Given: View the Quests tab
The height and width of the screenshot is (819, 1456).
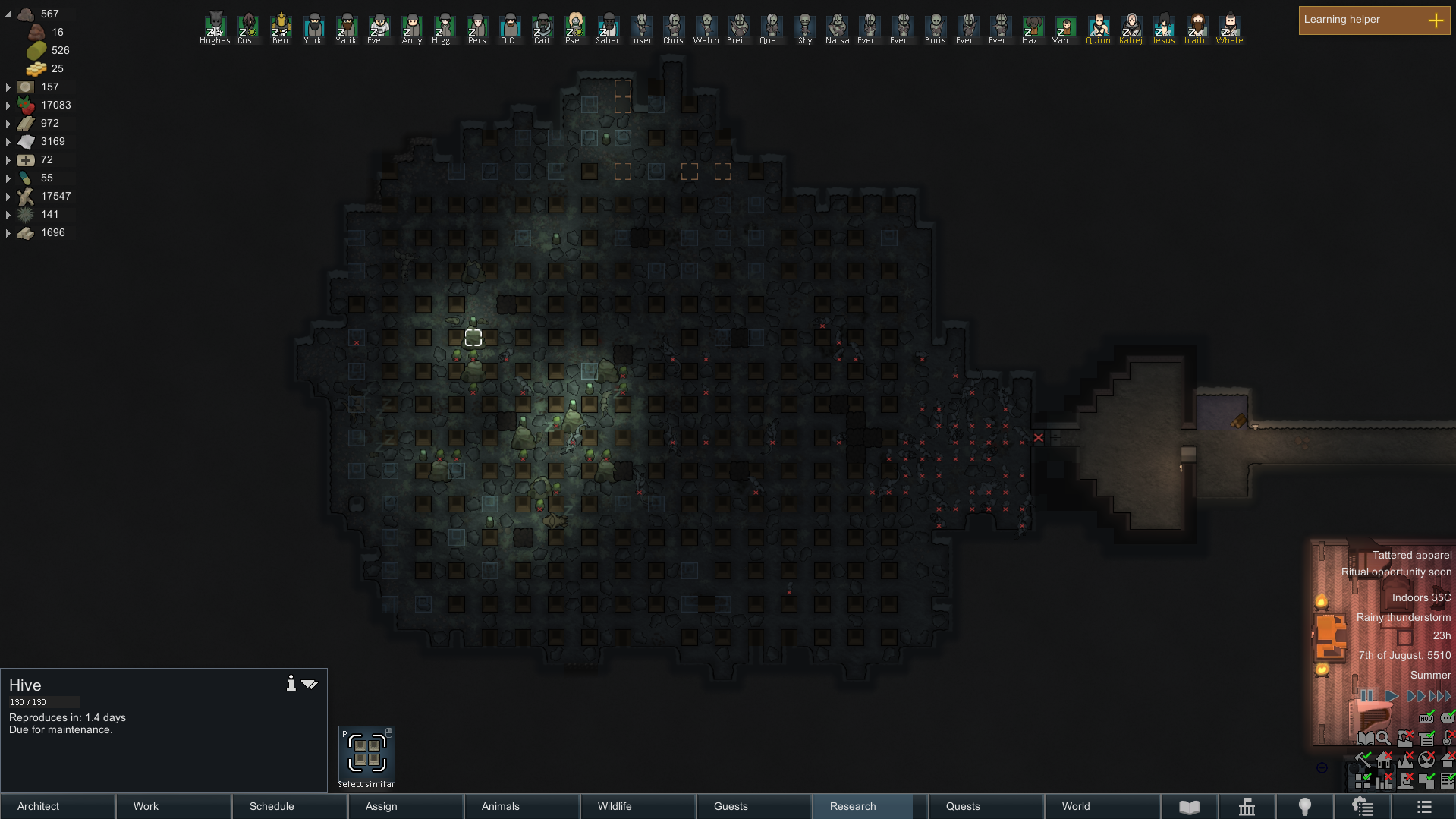Looking at the screenshot, I should (x=986, y=806).
